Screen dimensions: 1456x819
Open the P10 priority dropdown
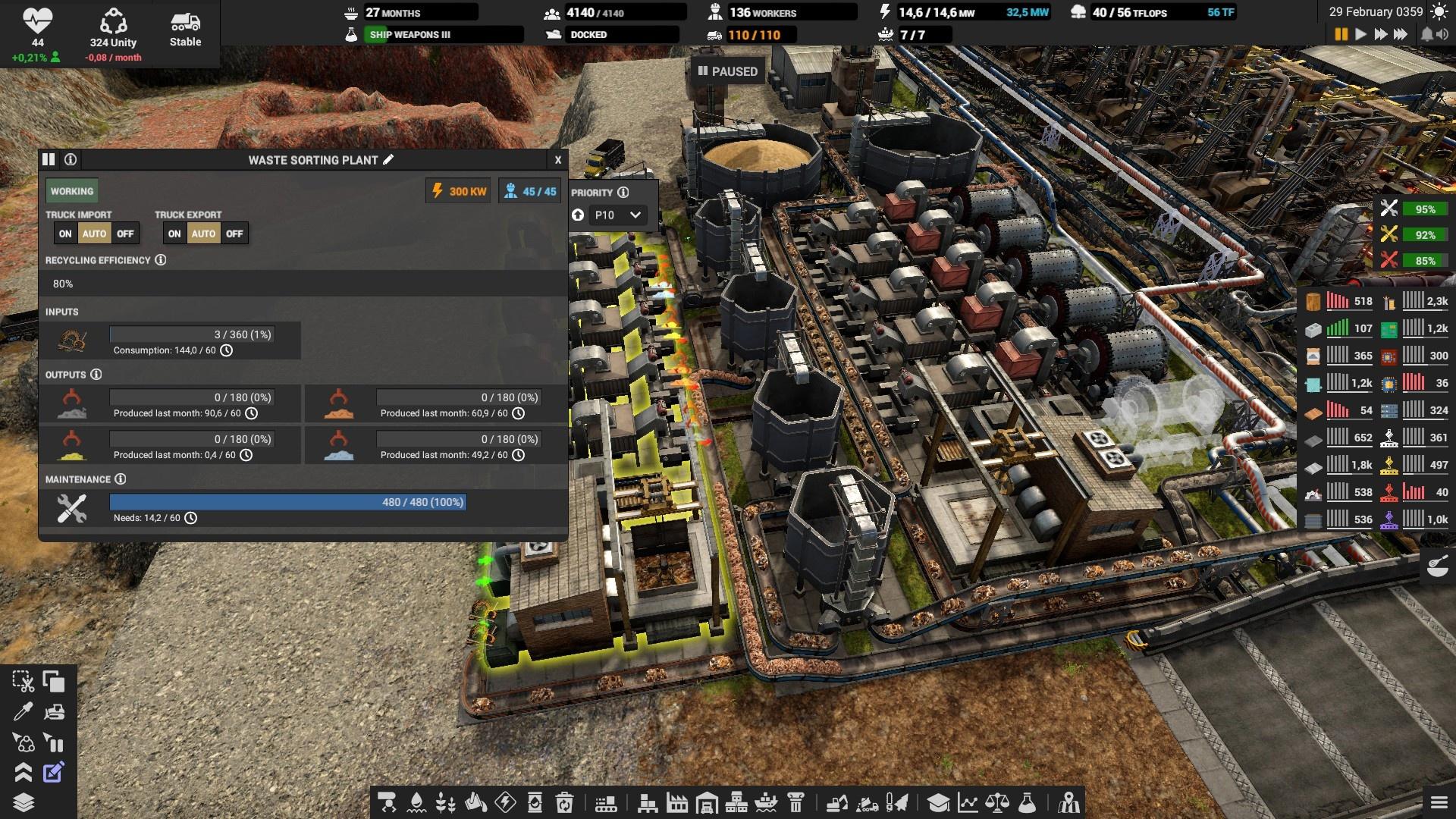[x=617, y=215]
